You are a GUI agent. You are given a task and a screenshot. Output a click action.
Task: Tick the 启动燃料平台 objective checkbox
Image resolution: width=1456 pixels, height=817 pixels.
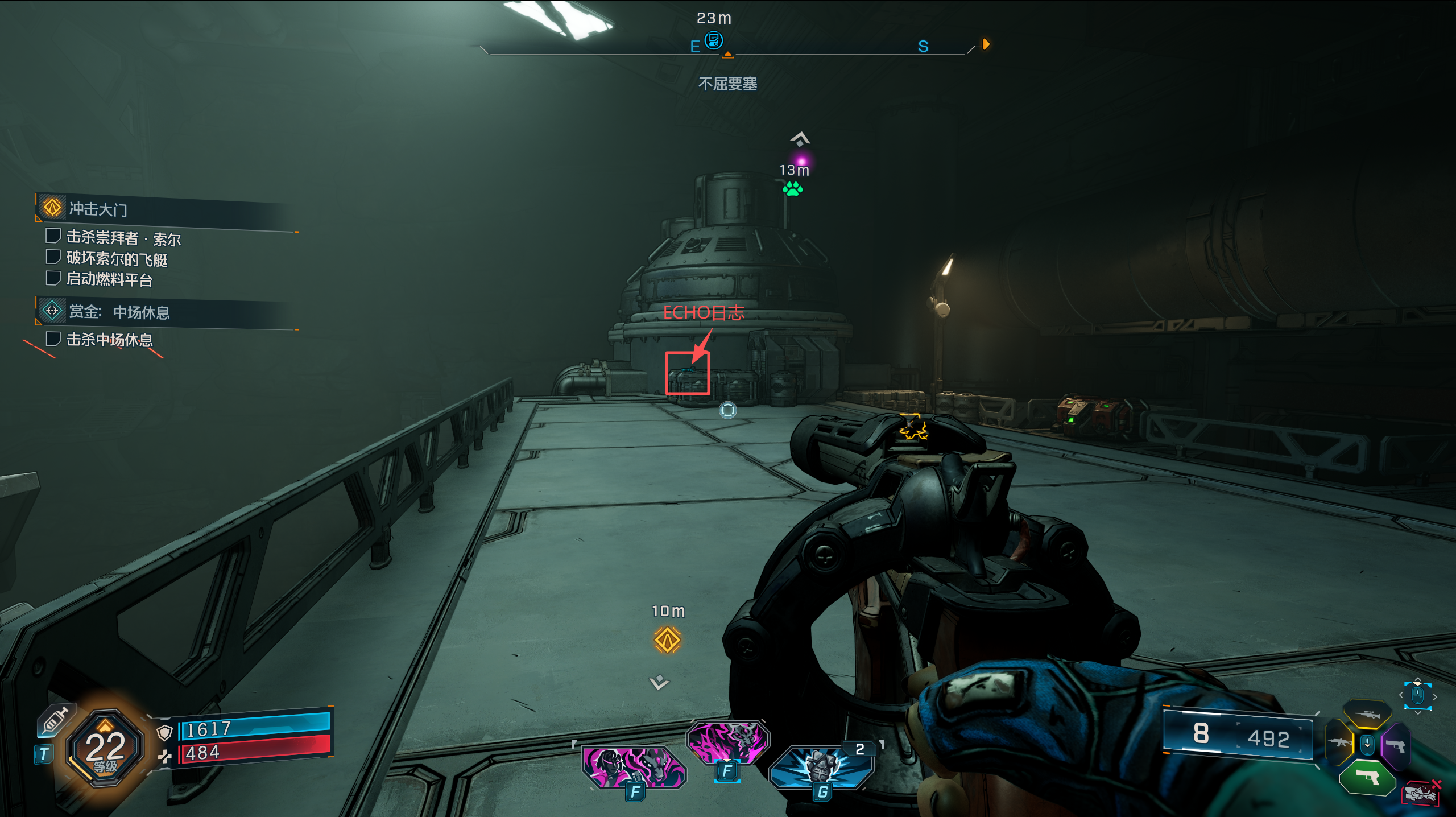pos(53,278)
